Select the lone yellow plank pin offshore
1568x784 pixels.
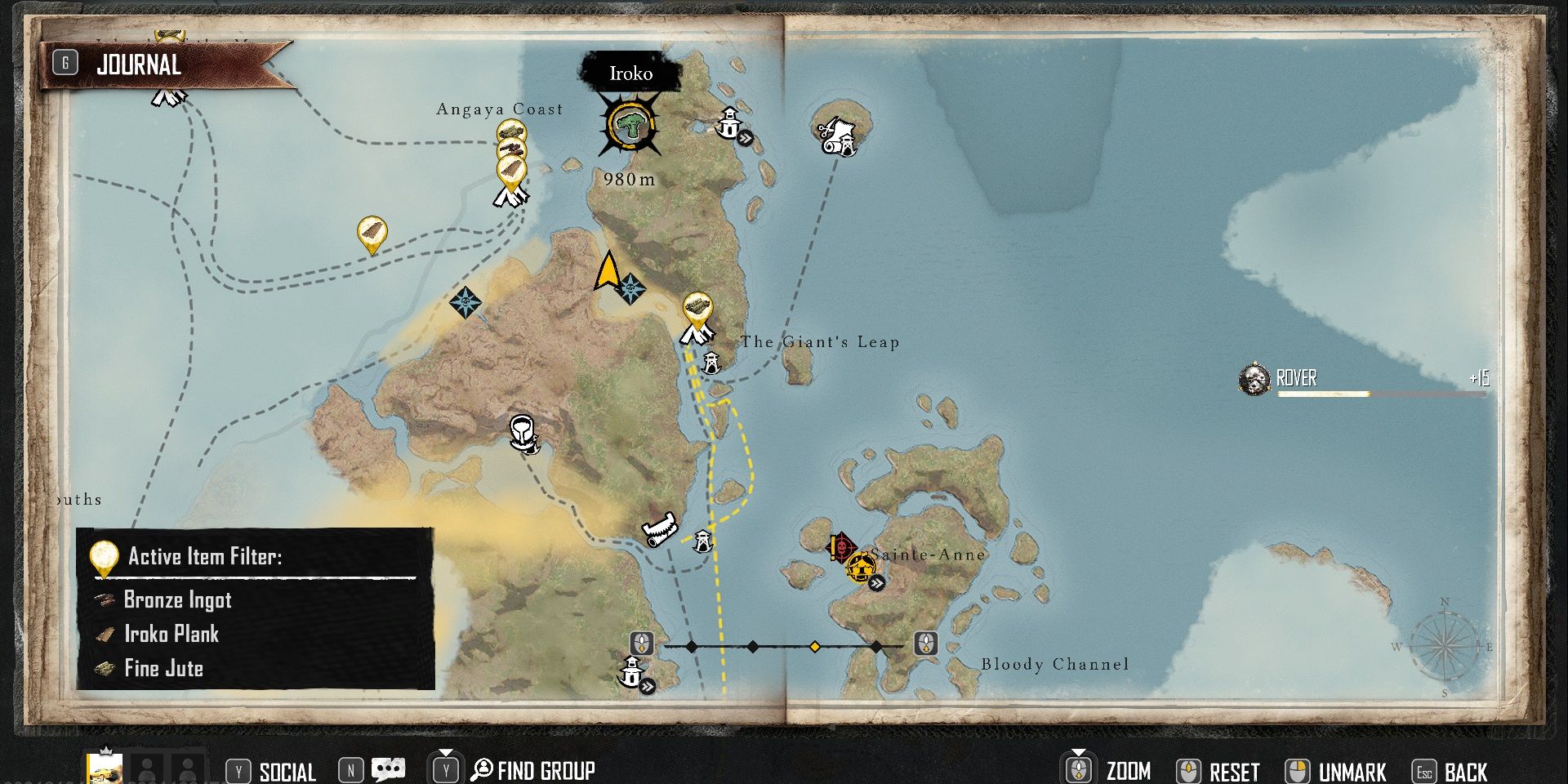click(372, 234)
